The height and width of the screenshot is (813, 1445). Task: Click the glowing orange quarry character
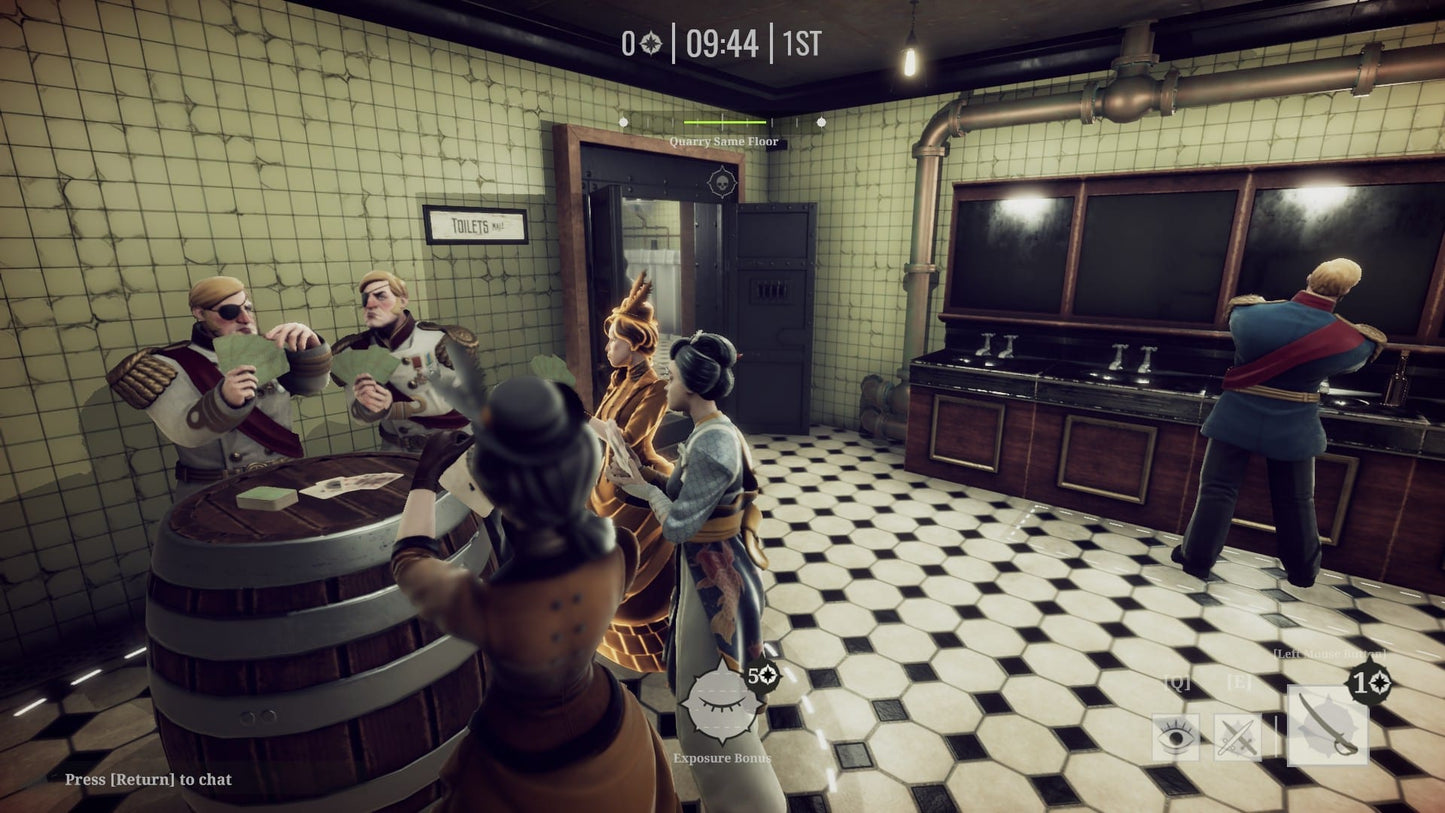point(633,440)
